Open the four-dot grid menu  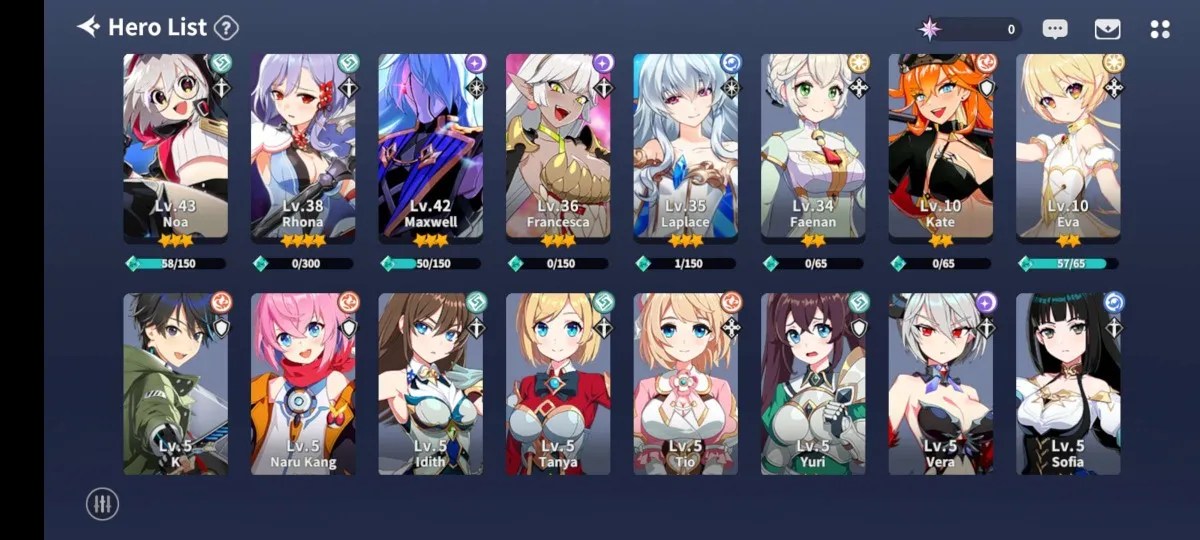tap(1160, 29)
